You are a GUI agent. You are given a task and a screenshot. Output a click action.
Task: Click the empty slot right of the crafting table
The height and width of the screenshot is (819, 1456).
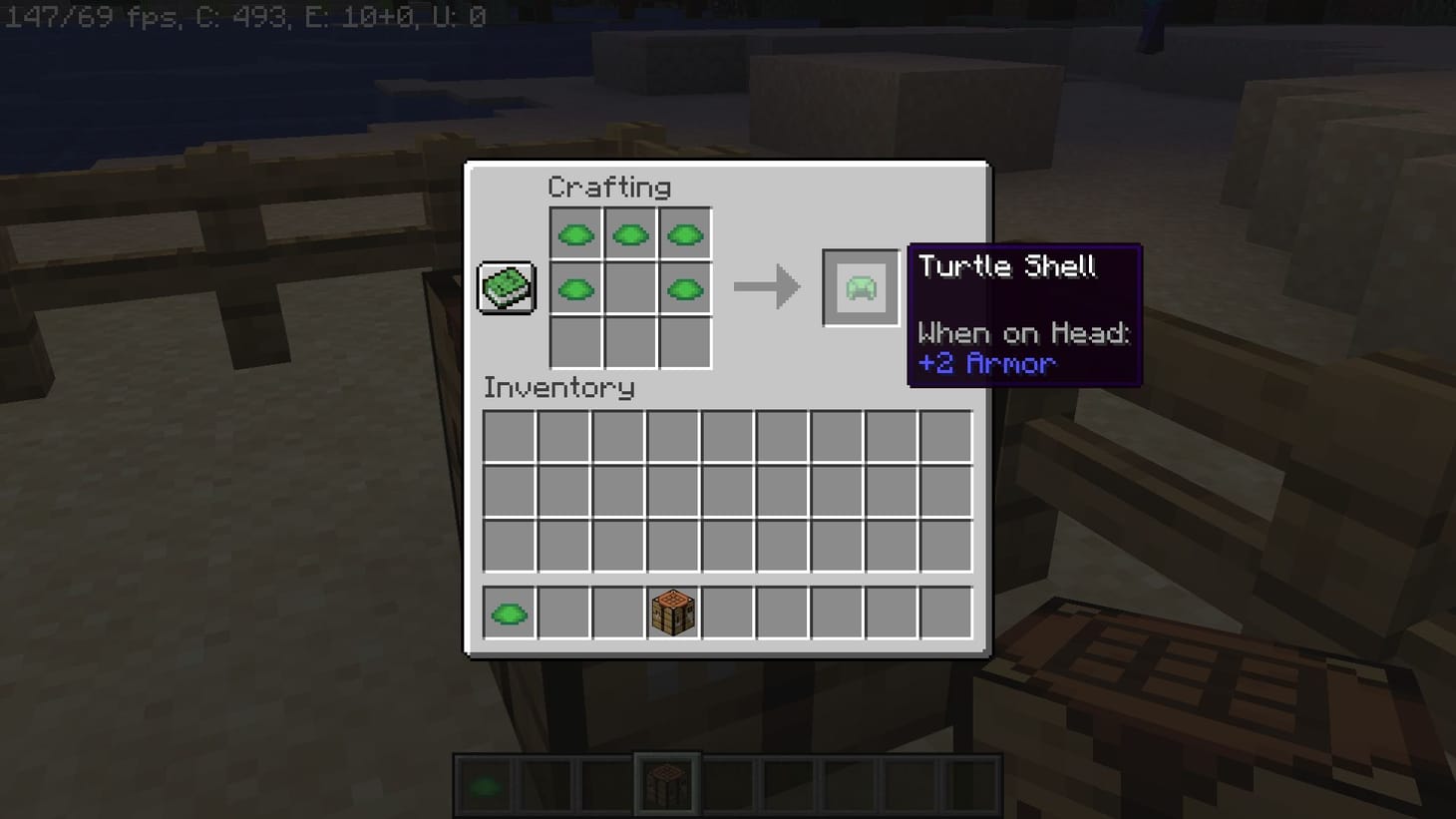click(x=728, y=613)
